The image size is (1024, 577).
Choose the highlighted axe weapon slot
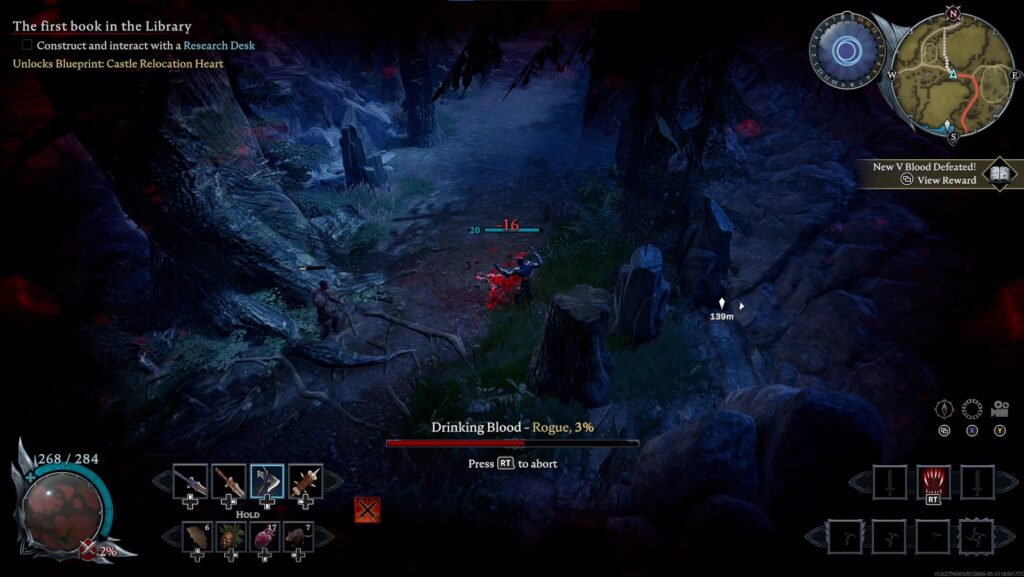click(x=267, y=481)
